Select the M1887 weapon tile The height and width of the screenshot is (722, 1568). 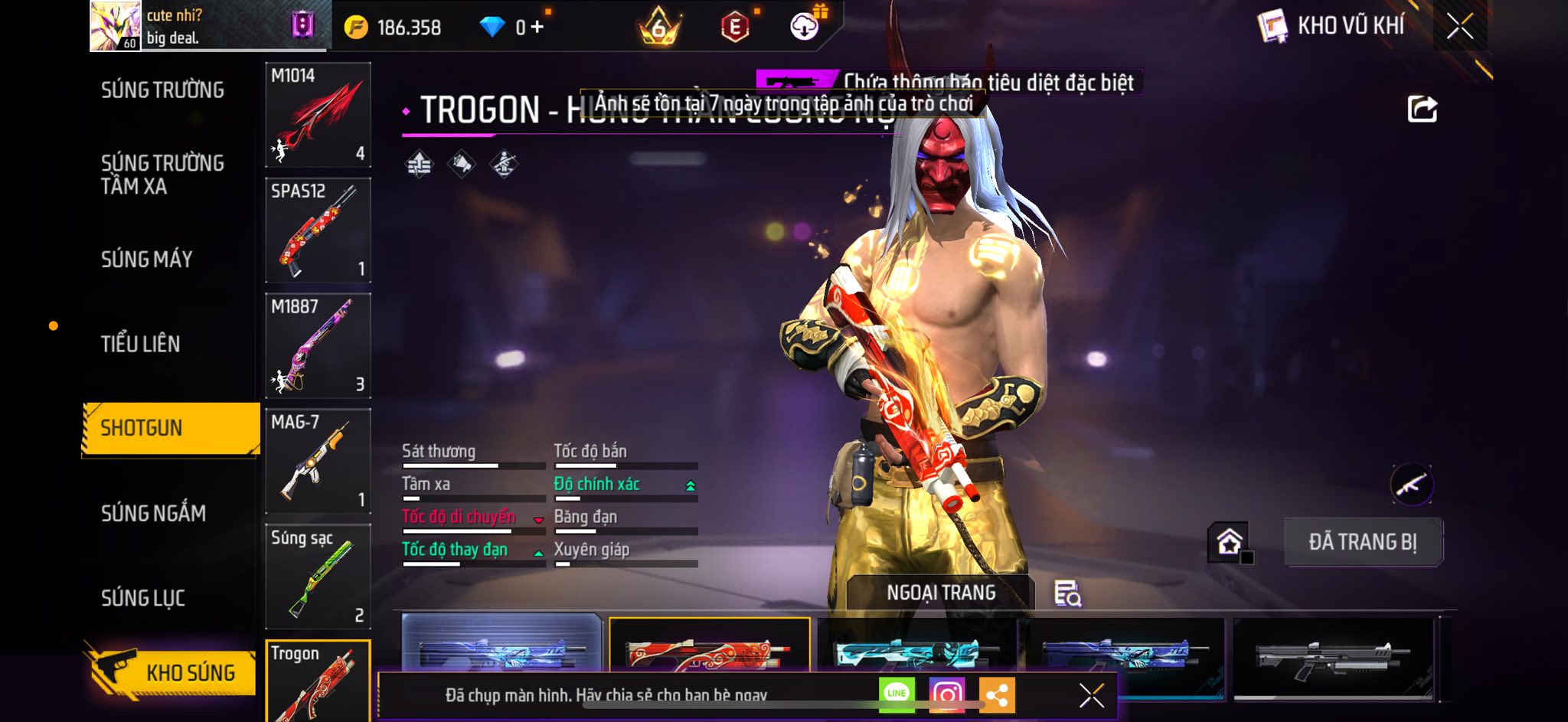(x=318, y=346)
